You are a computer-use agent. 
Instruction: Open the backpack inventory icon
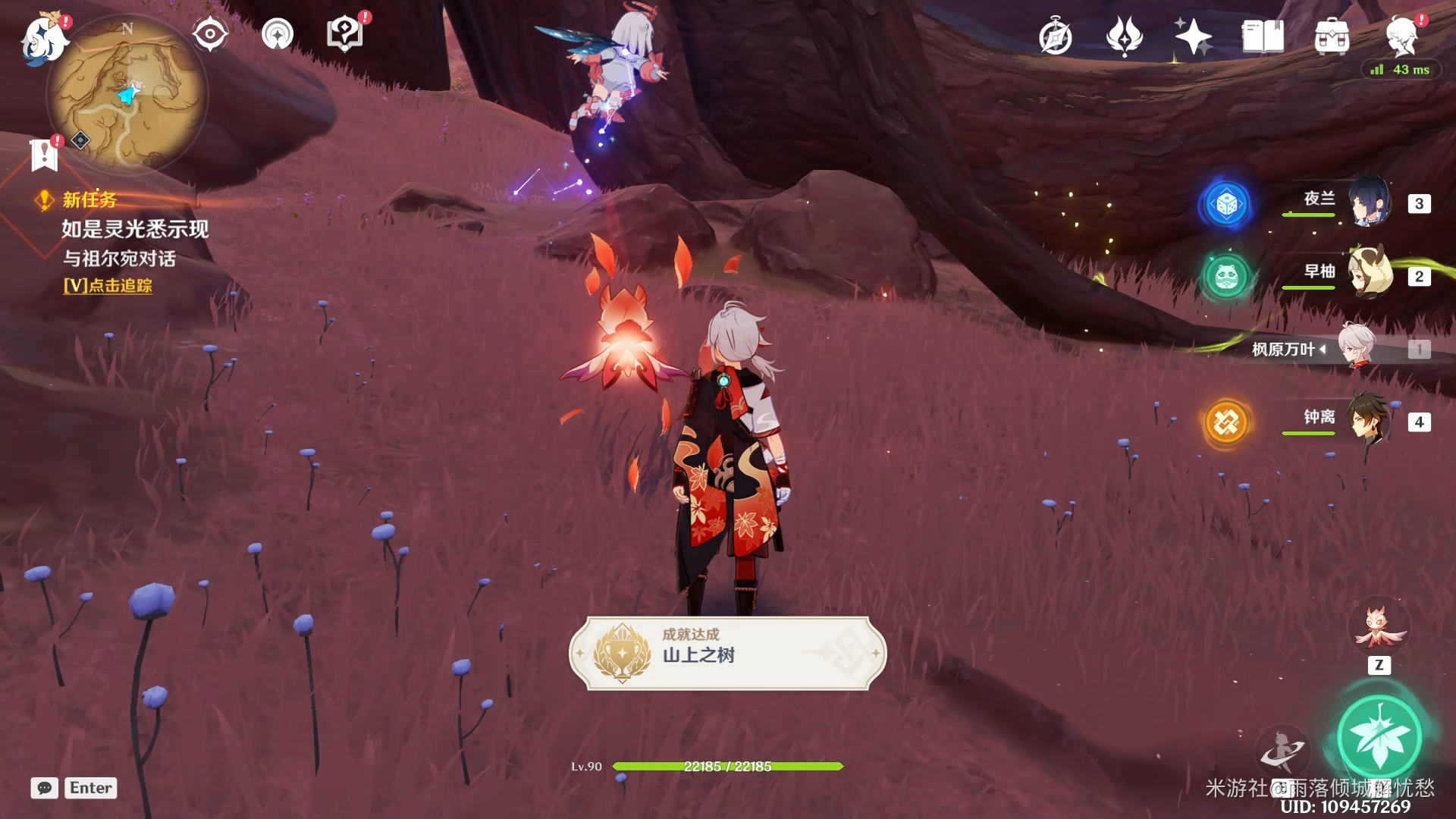tap(1332, 36)
